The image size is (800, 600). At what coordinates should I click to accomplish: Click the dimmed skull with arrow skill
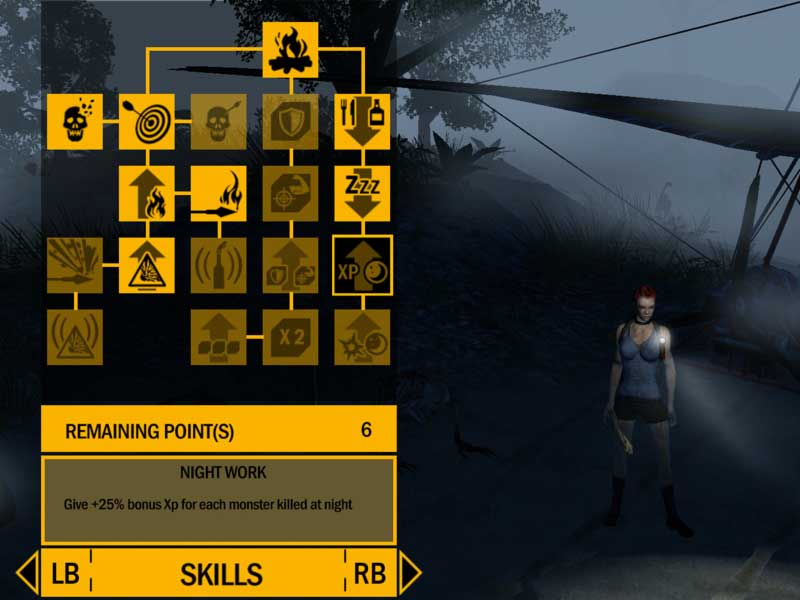coord(219,122)
